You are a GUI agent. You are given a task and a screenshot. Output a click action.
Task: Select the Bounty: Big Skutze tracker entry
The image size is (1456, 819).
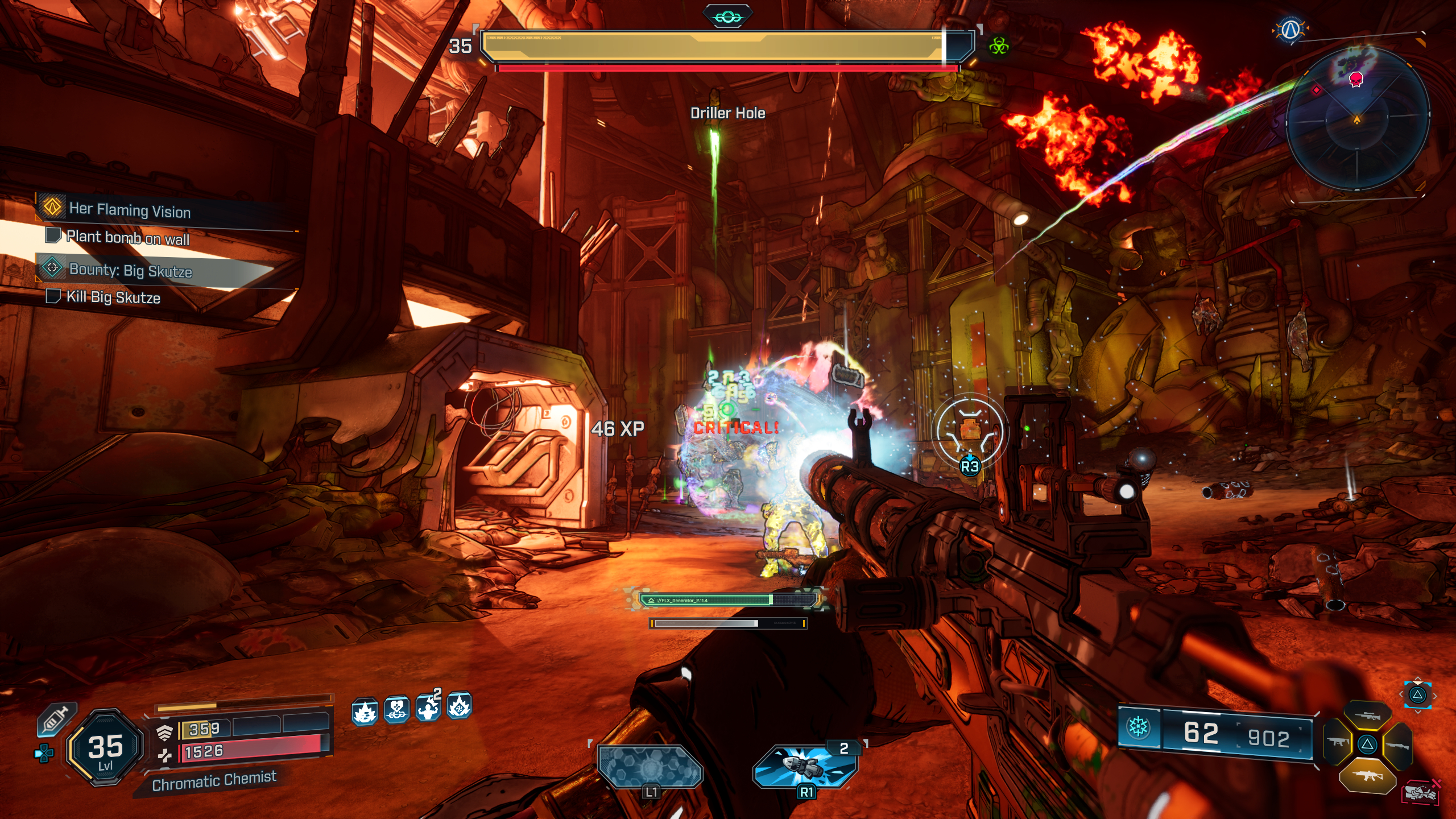[x=130, y=270]
